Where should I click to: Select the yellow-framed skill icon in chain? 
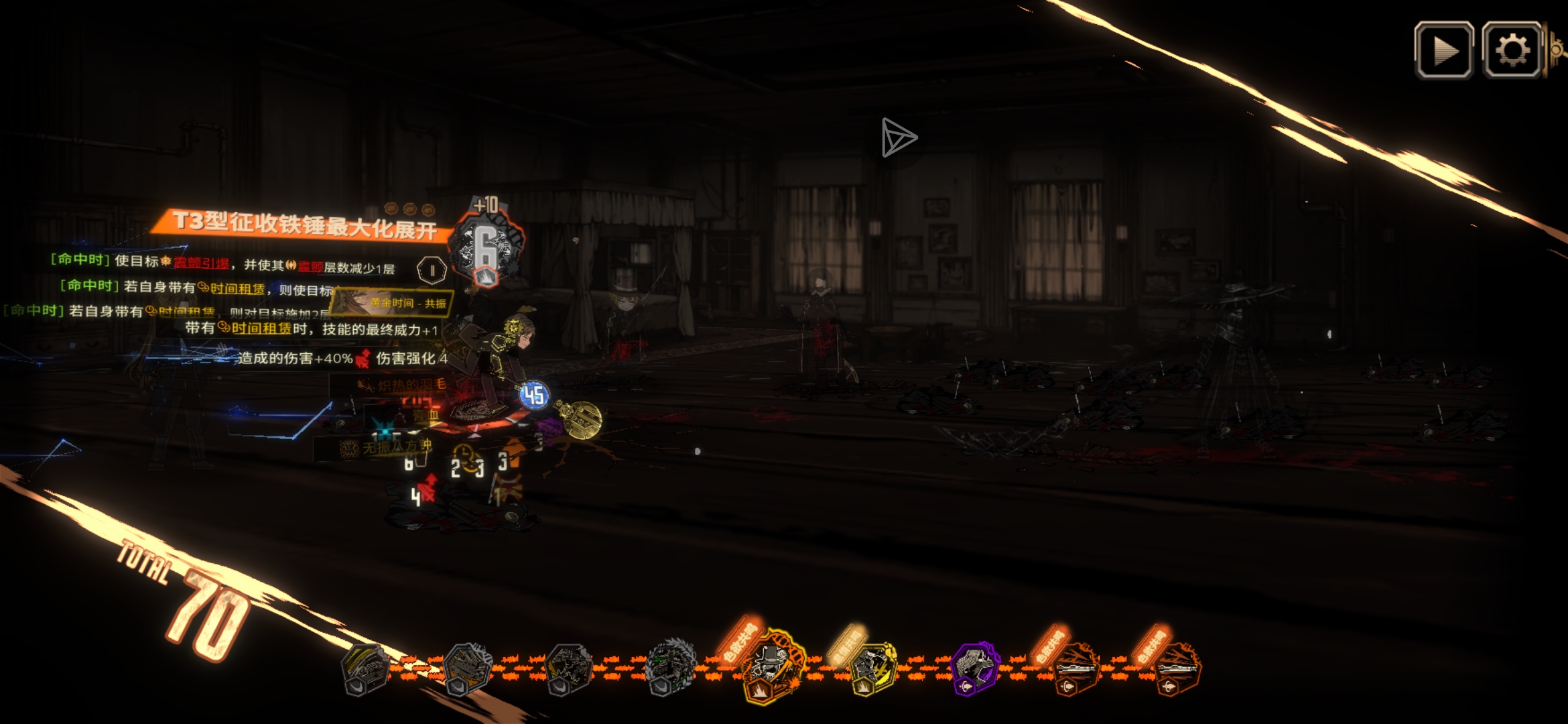click(x=872, y=667)
